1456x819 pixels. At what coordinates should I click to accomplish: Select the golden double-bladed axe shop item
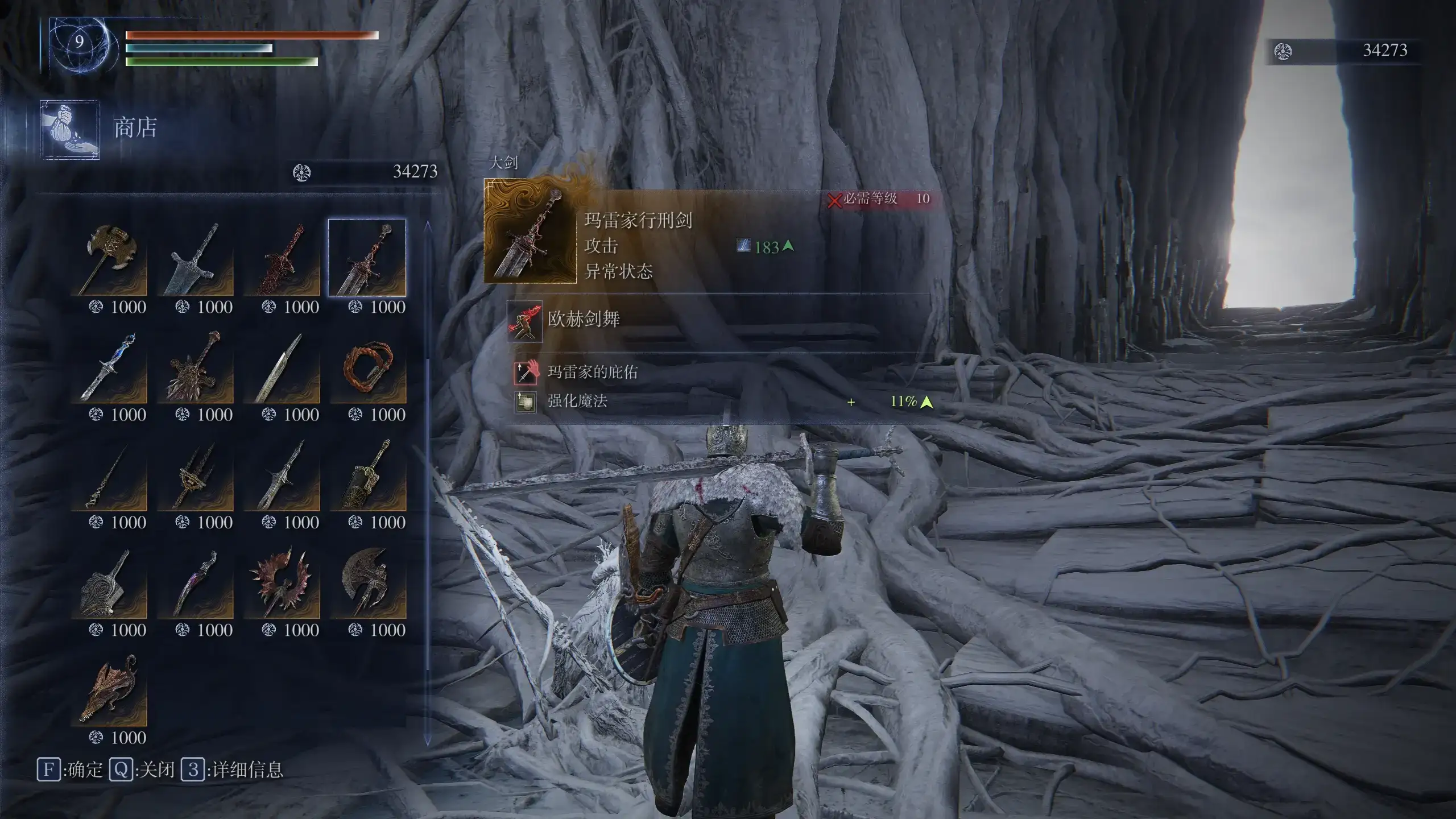click(109, 259)
